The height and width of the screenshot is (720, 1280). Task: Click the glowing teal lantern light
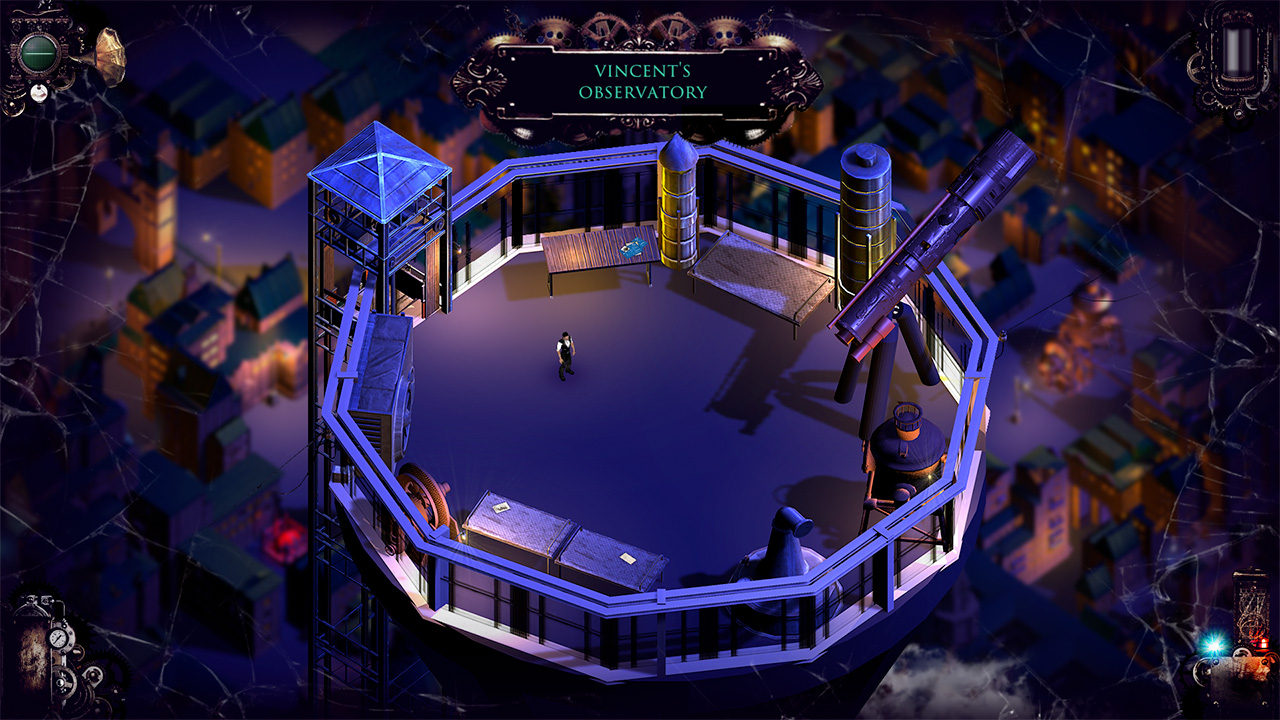(1213, 646)
